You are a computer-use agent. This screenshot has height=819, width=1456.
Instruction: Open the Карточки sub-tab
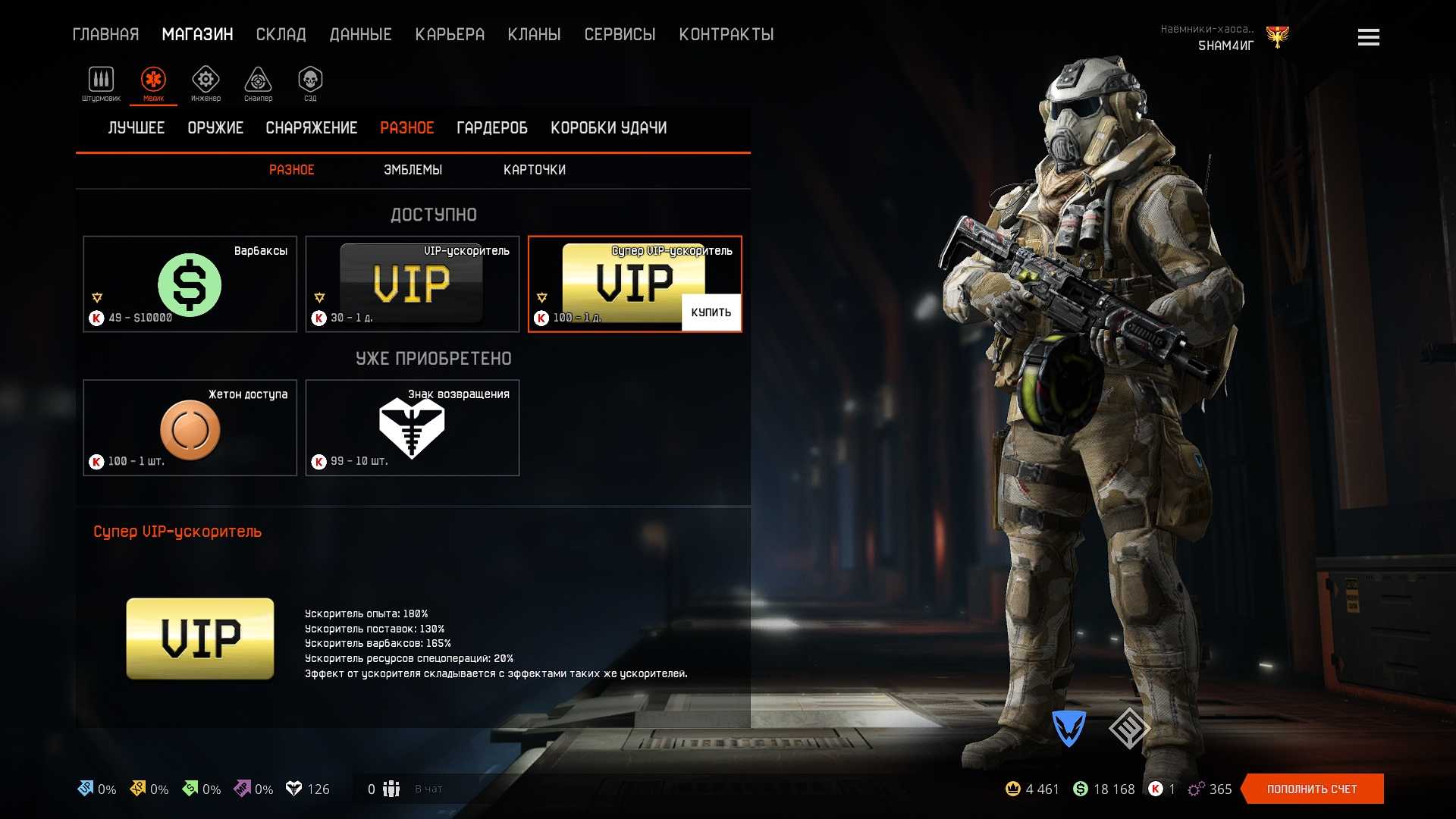(534, 170)
